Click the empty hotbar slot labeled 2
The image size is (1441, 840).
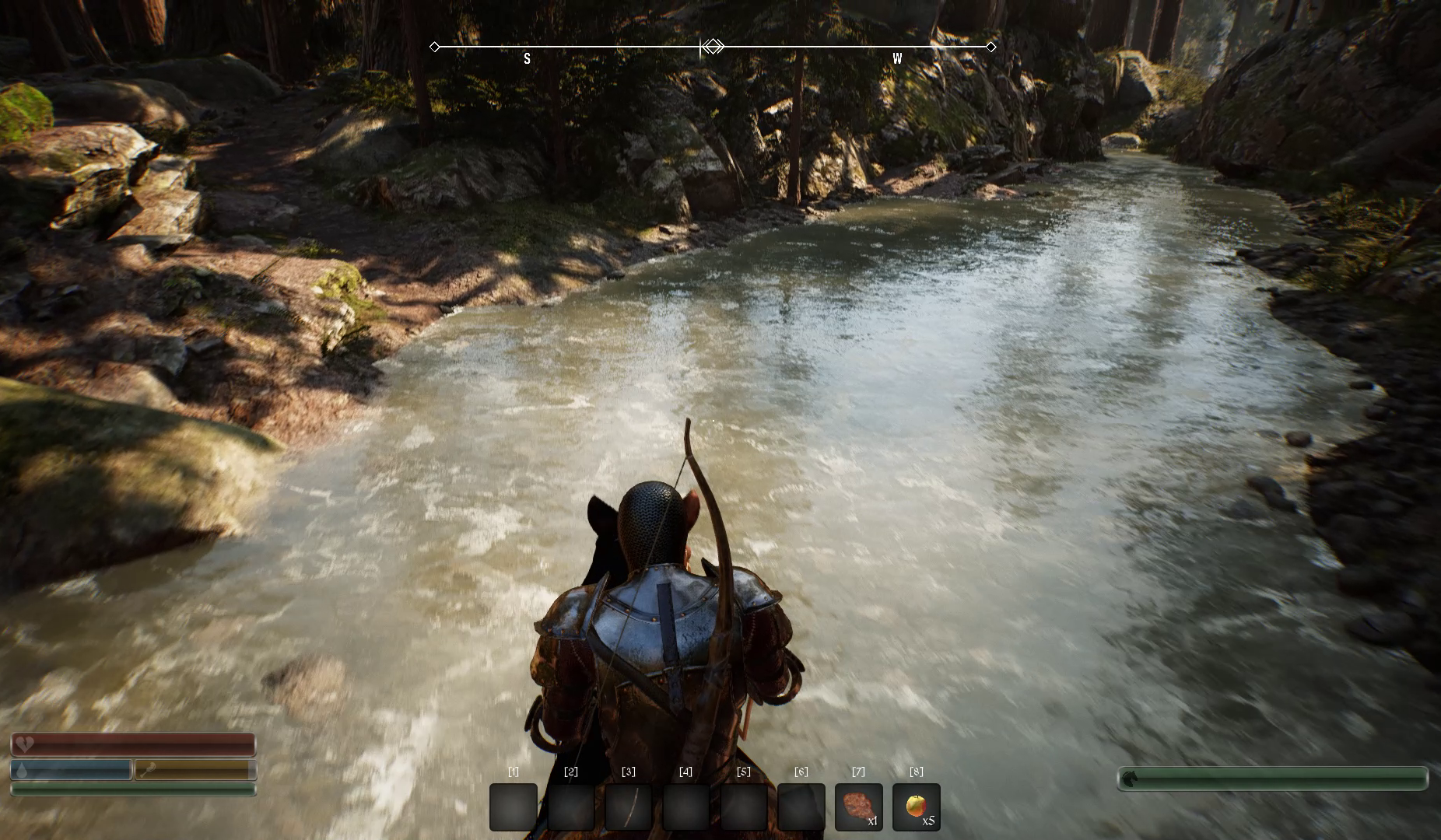click(x=571, y=807)
